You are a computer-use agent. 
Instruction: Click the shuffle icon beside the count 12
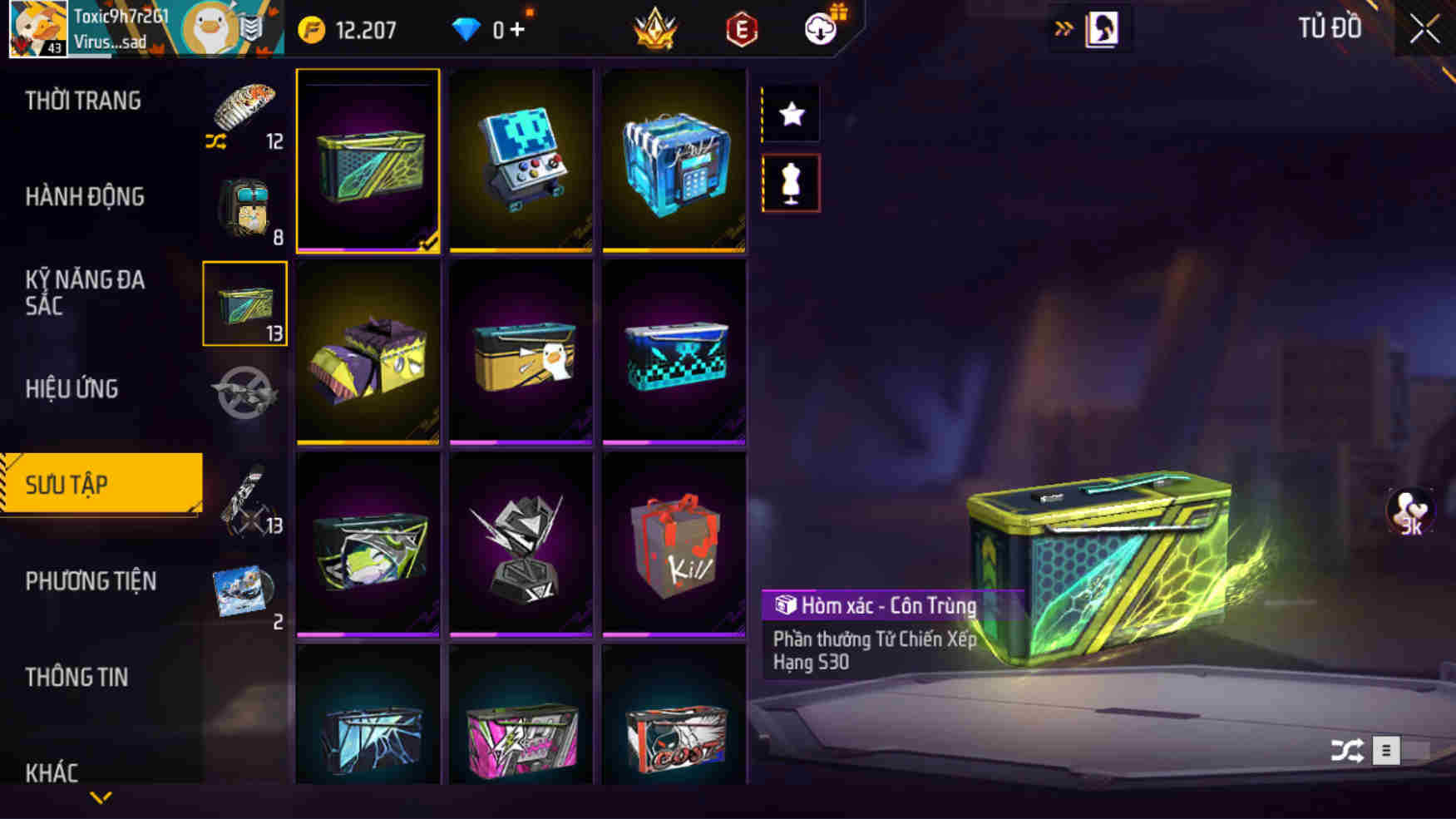click(x=215, y=142)
